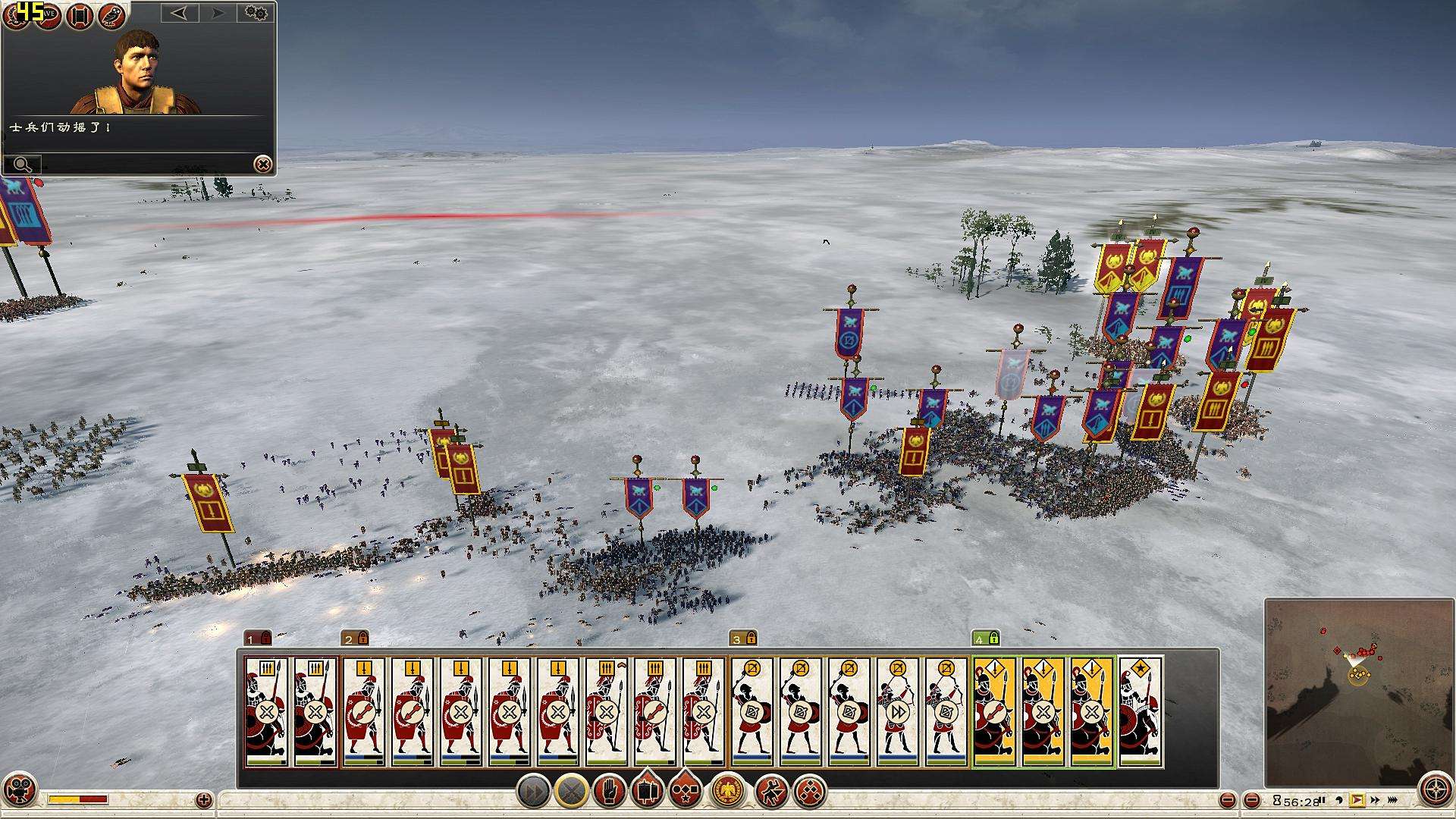Open advisor settings gear icon
This screenshot has width=1456, height=819.
tap(256, 13)
